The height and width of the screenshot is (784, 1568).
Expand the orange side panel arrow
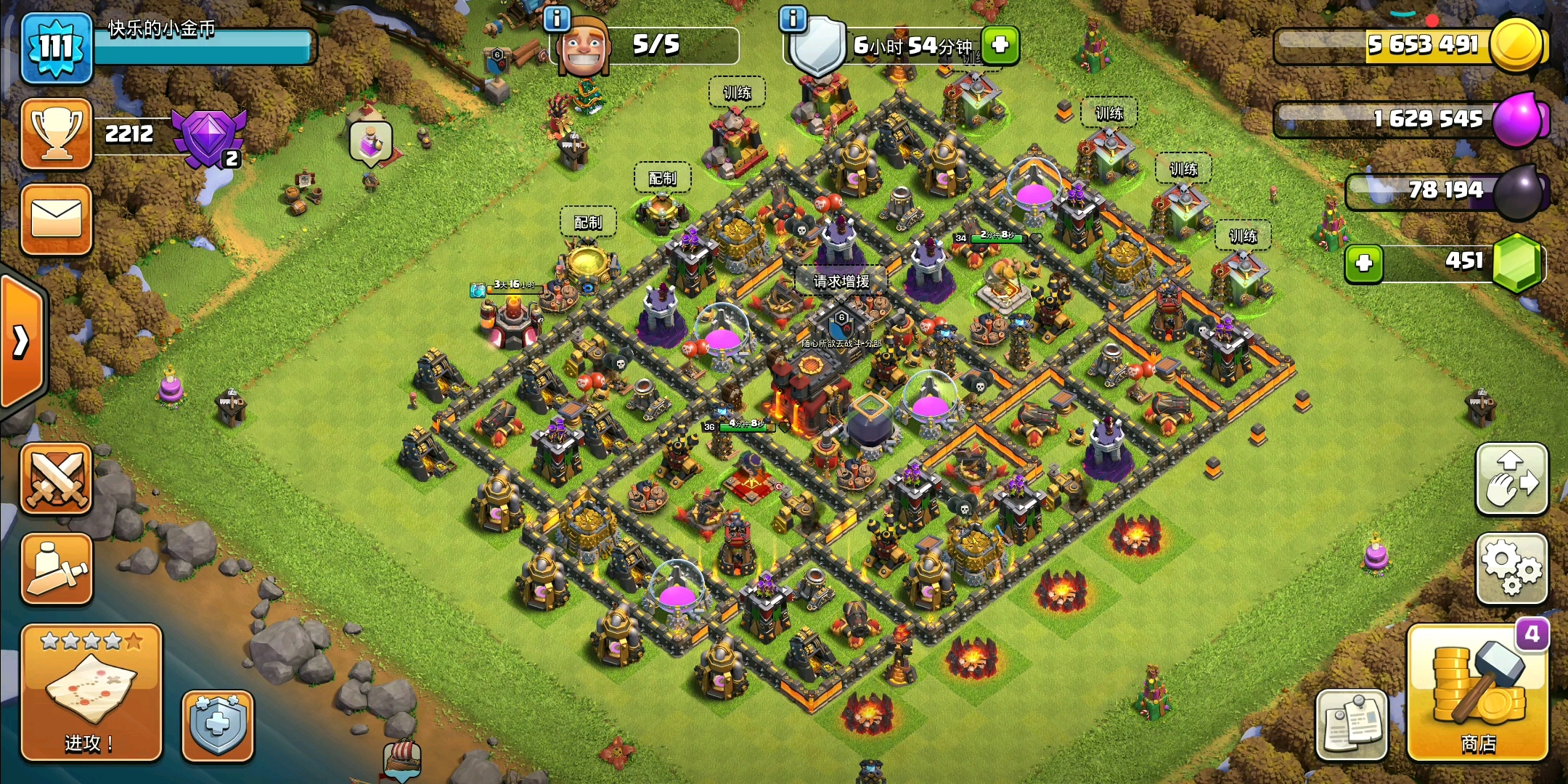[x=22, y=341]
